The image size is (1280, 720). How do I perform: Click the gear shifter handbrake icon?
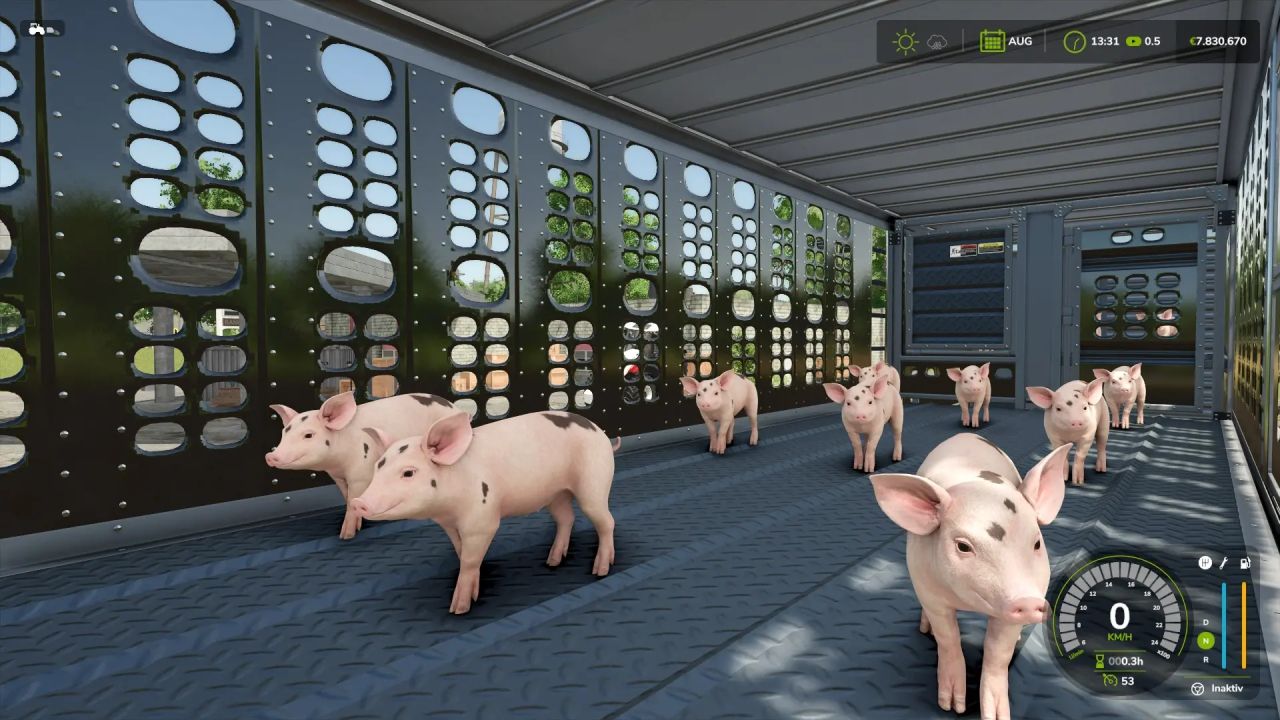pos(1205,562)
